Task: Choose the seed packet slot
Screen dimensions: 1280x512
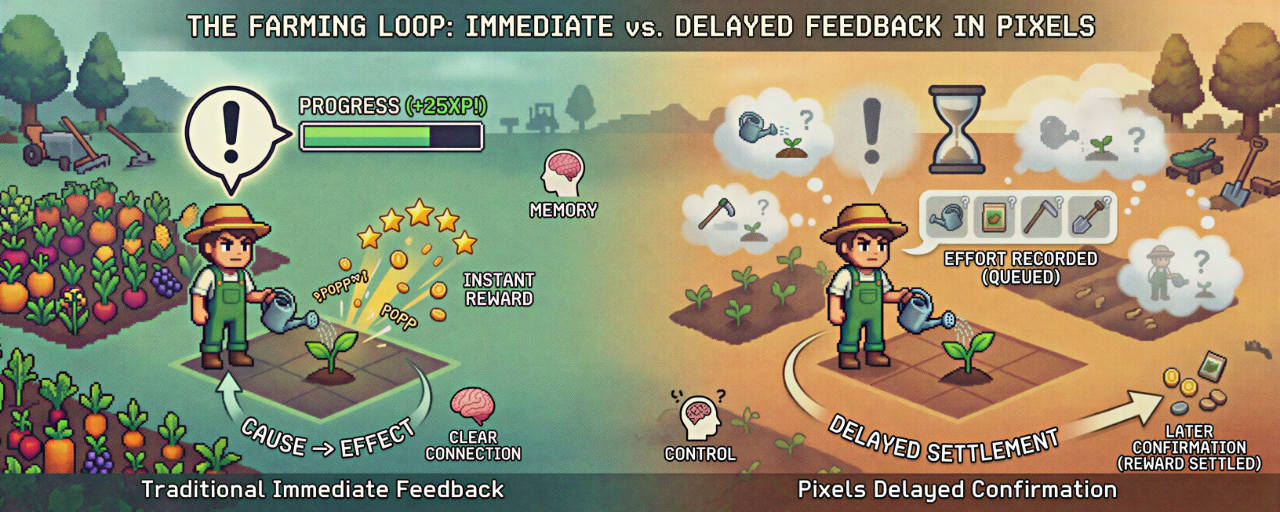Action: (x=993, y=217)
